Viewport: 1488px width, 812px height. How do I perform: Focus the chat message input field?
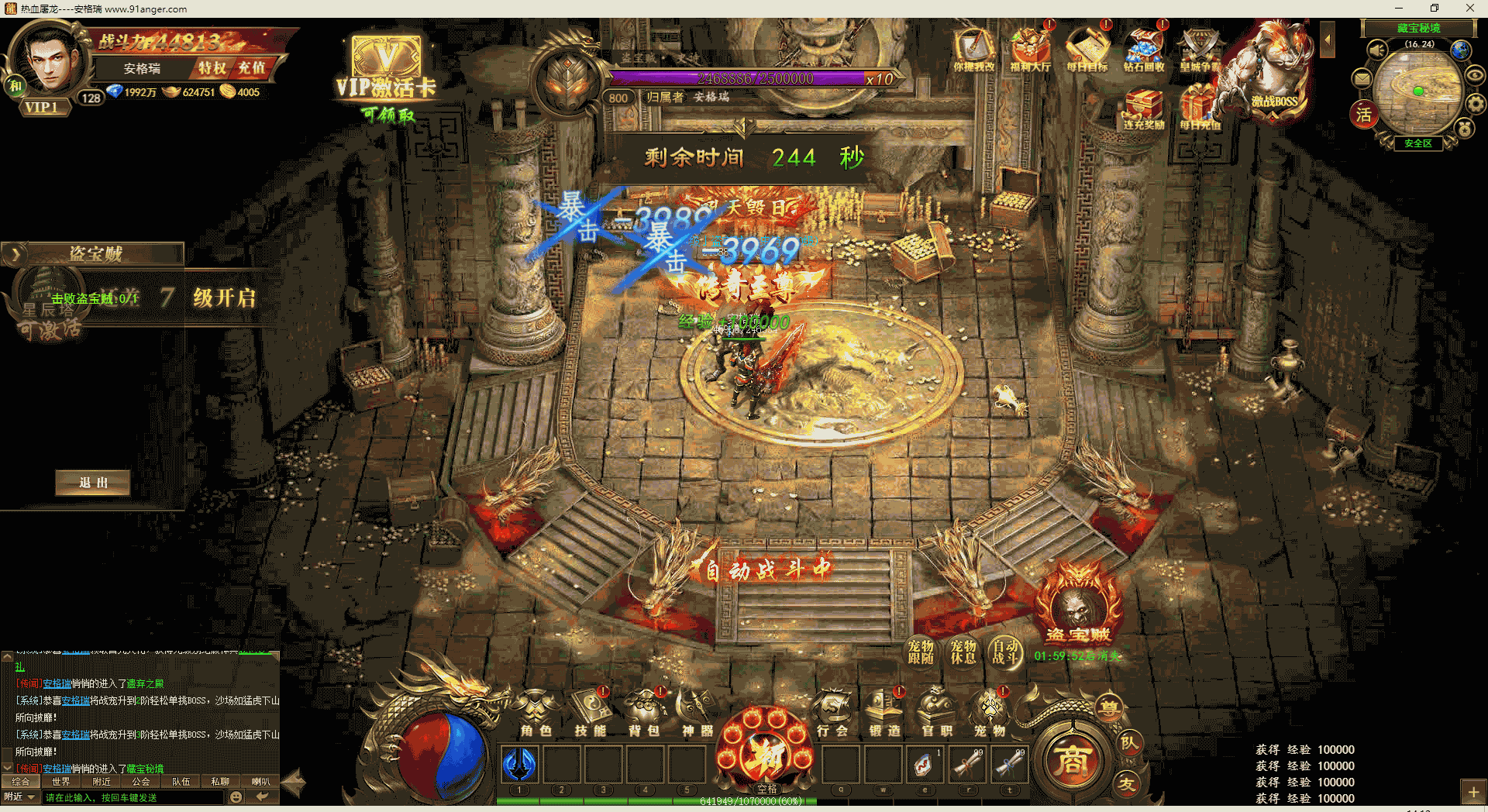[132, 797]
